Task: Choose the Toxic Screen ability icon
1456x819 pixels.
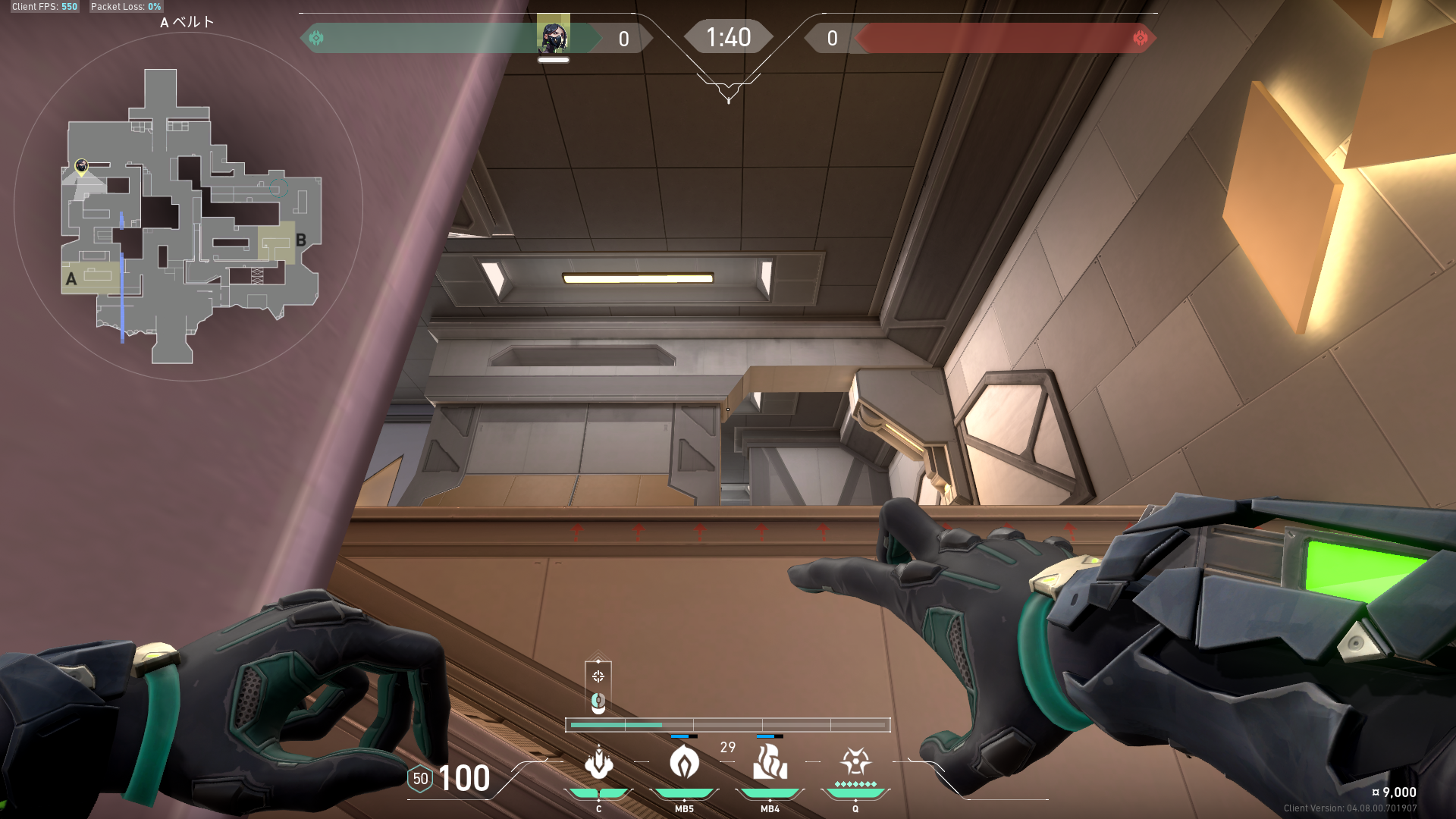Action: (770, 761)
